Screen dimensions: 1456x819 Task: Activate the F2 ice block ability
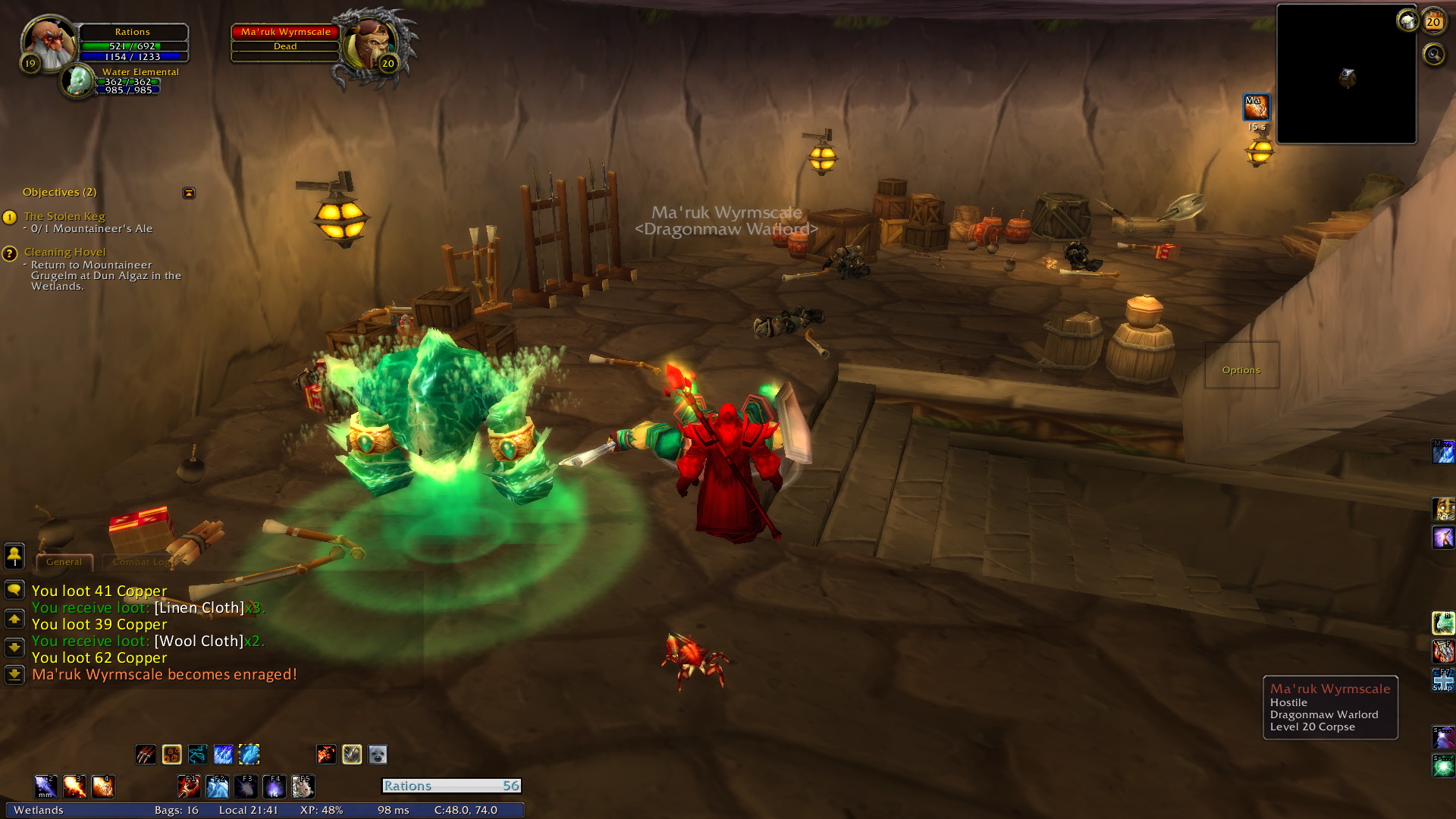(x=217, y=786)
